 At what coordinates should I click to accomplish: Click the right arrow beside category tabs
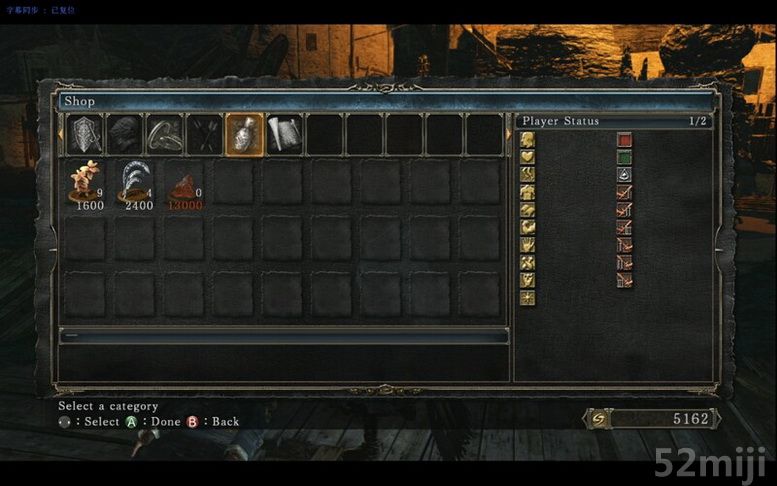(x=508, y=133)
